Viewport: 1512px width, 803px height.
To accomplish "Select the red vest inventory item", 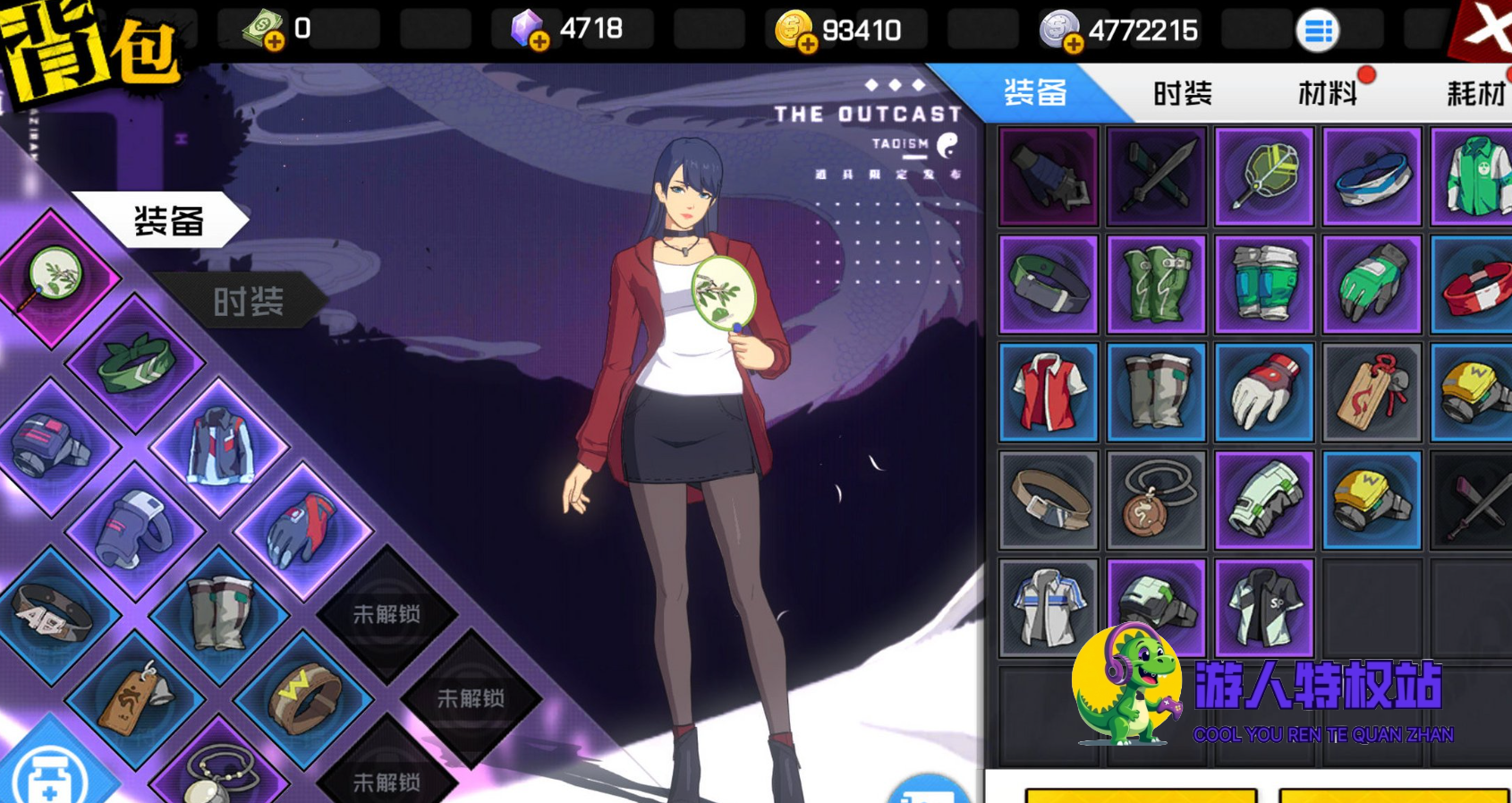I will coord(1049,392).
